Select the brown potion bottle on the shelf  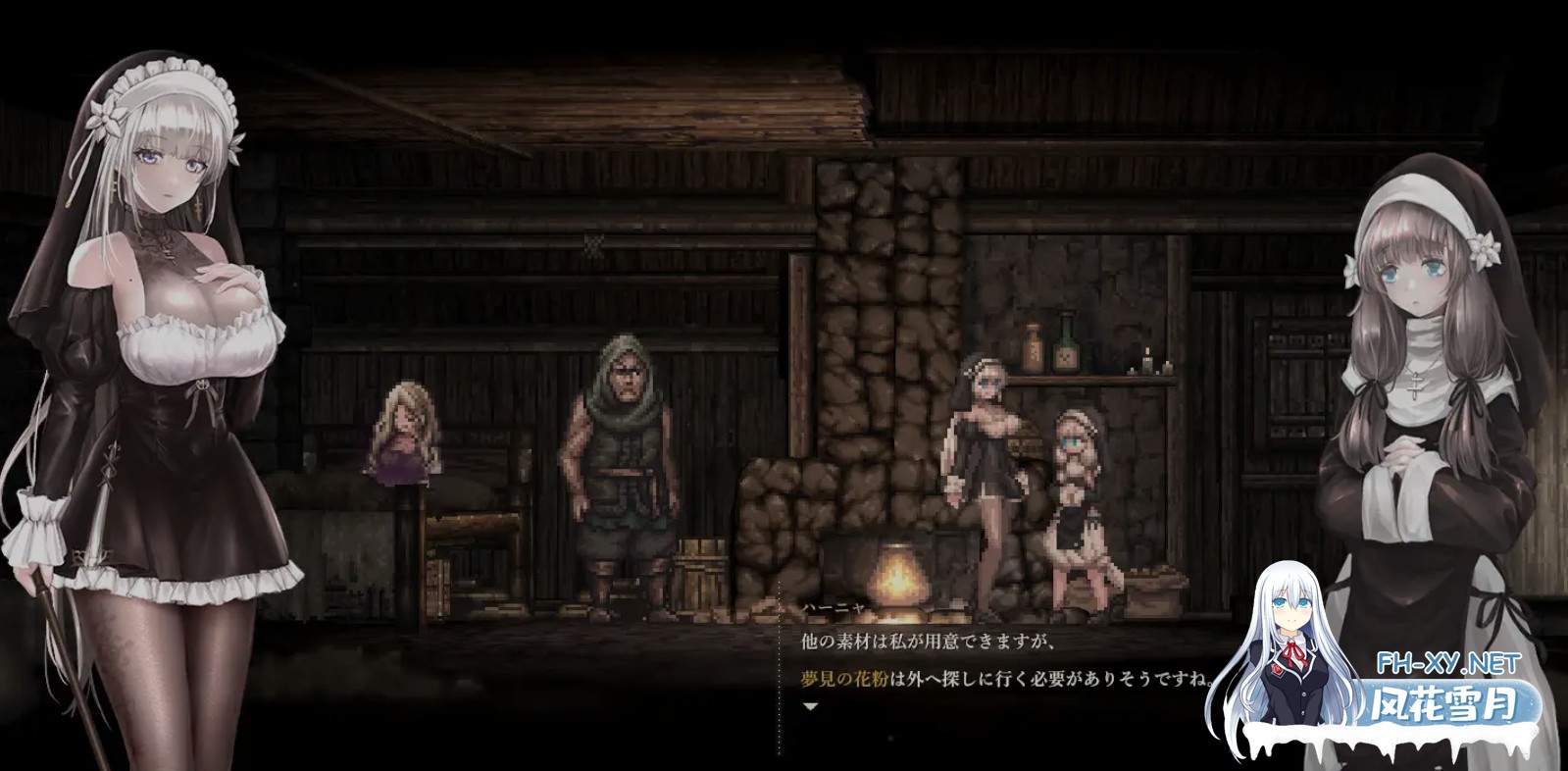click(1033, 348)
